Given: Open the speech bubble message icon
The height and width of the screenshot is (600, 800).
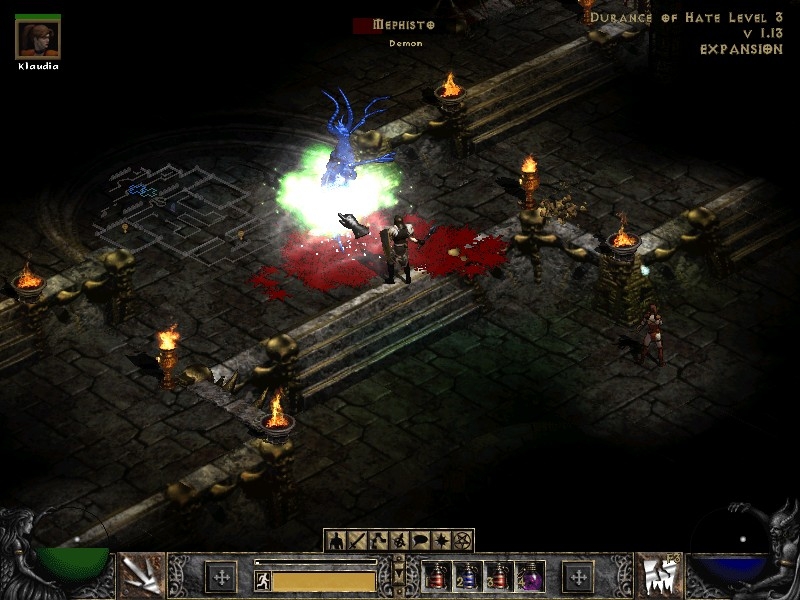Looking at the screenshot, I should point(419,541).
